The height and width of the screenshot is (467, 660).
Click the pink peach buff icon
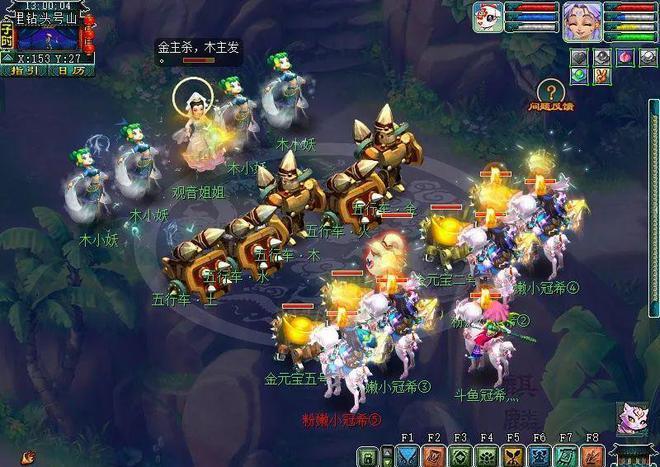tap(622, 57)
